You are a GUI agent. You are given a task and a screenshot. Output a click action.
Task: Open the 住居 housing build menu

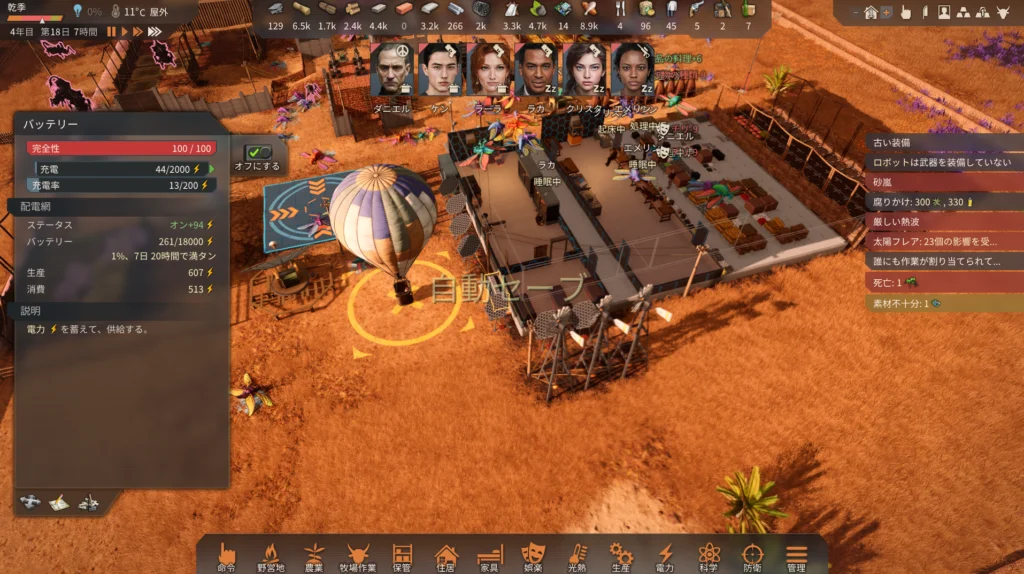pos(446,555)
